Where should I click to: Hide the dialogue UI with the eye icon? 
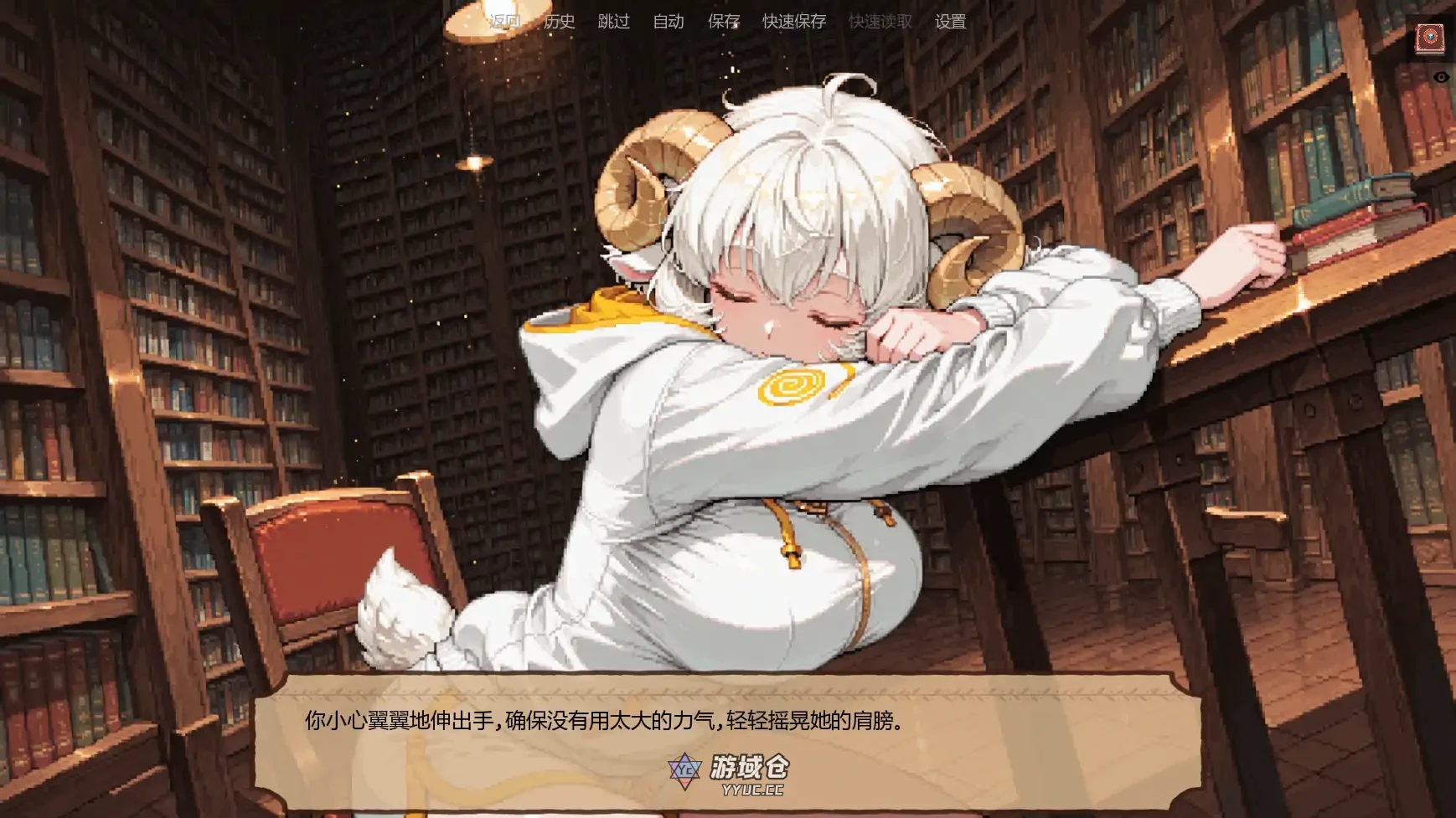coord(1442,77)
